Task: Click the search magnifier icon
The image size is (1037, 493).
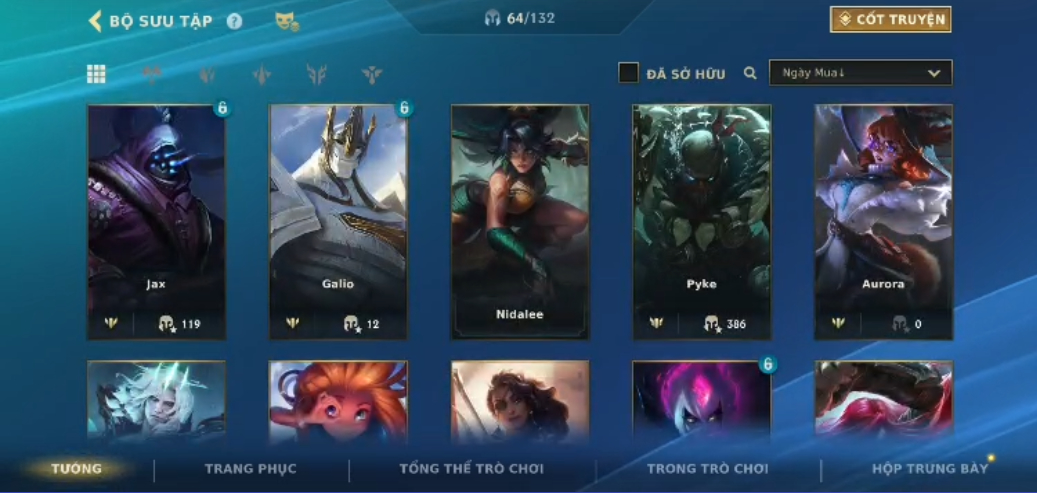Action: pos(750,73)
